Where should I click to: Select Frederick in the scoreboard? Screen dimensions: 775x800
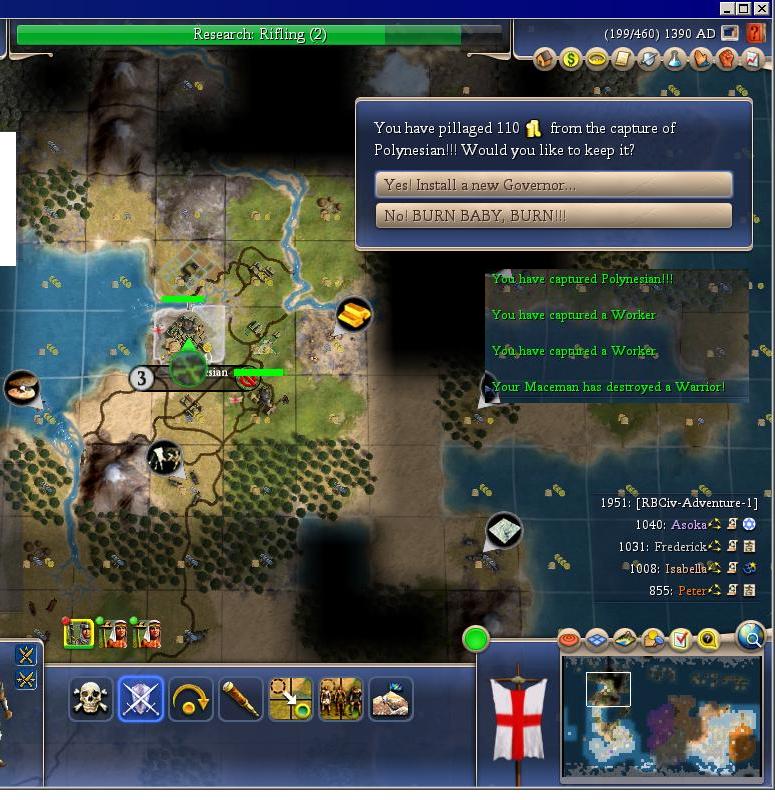[680, 547]
